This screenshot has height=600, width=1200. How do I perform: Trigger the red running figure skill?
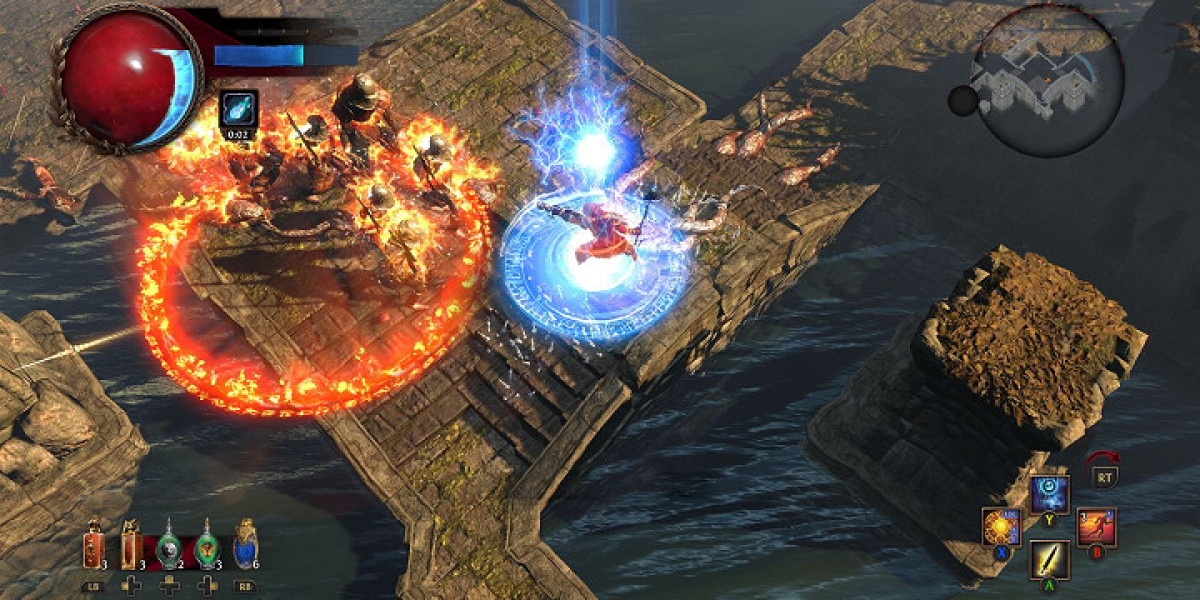1096,527
